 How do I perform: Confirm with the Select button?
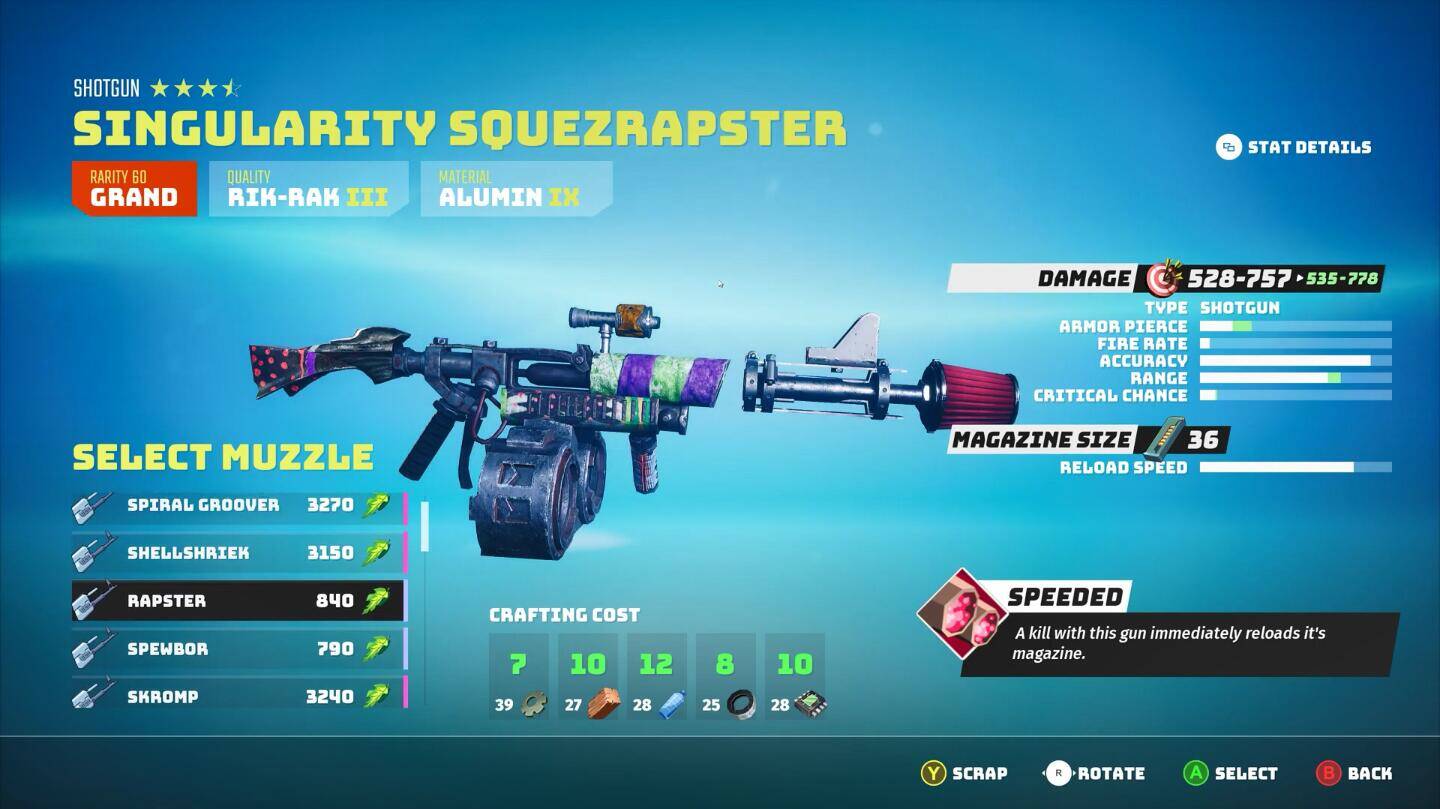click(1230, 773)
